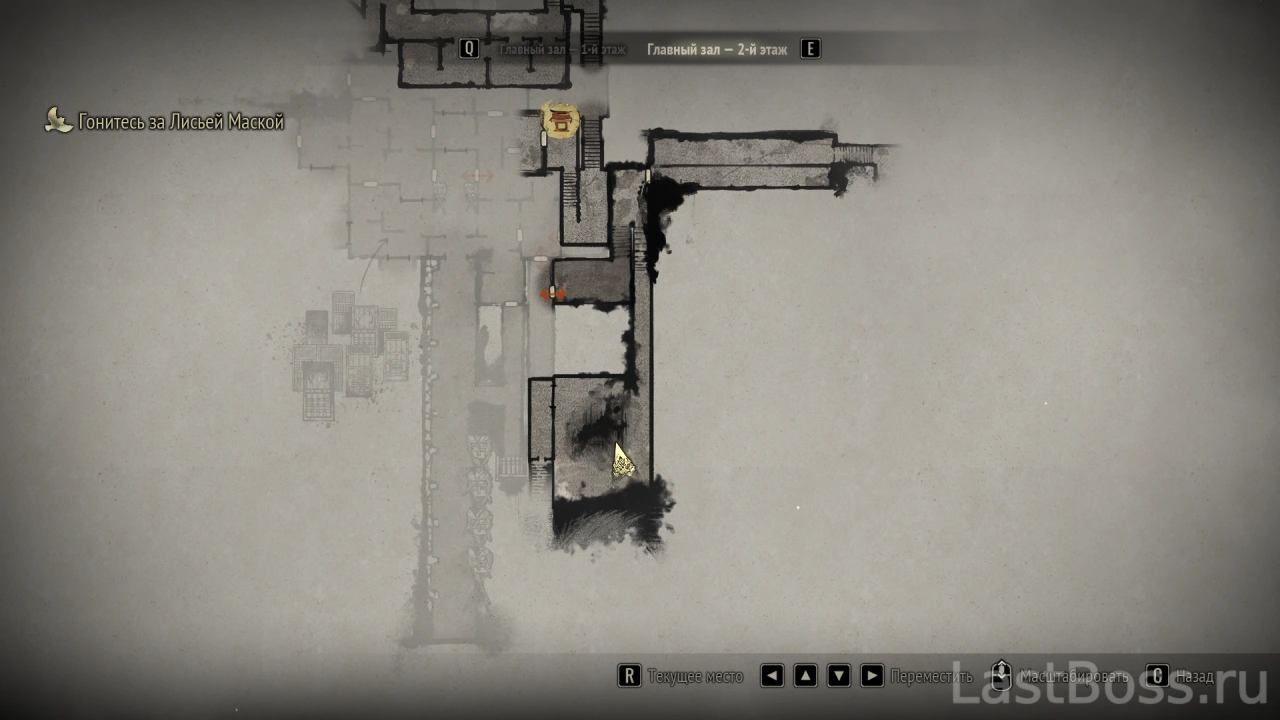Open the Гонитесь за Лисьей Маской objective
1280x720 pixels.
(x=180, y=122)
